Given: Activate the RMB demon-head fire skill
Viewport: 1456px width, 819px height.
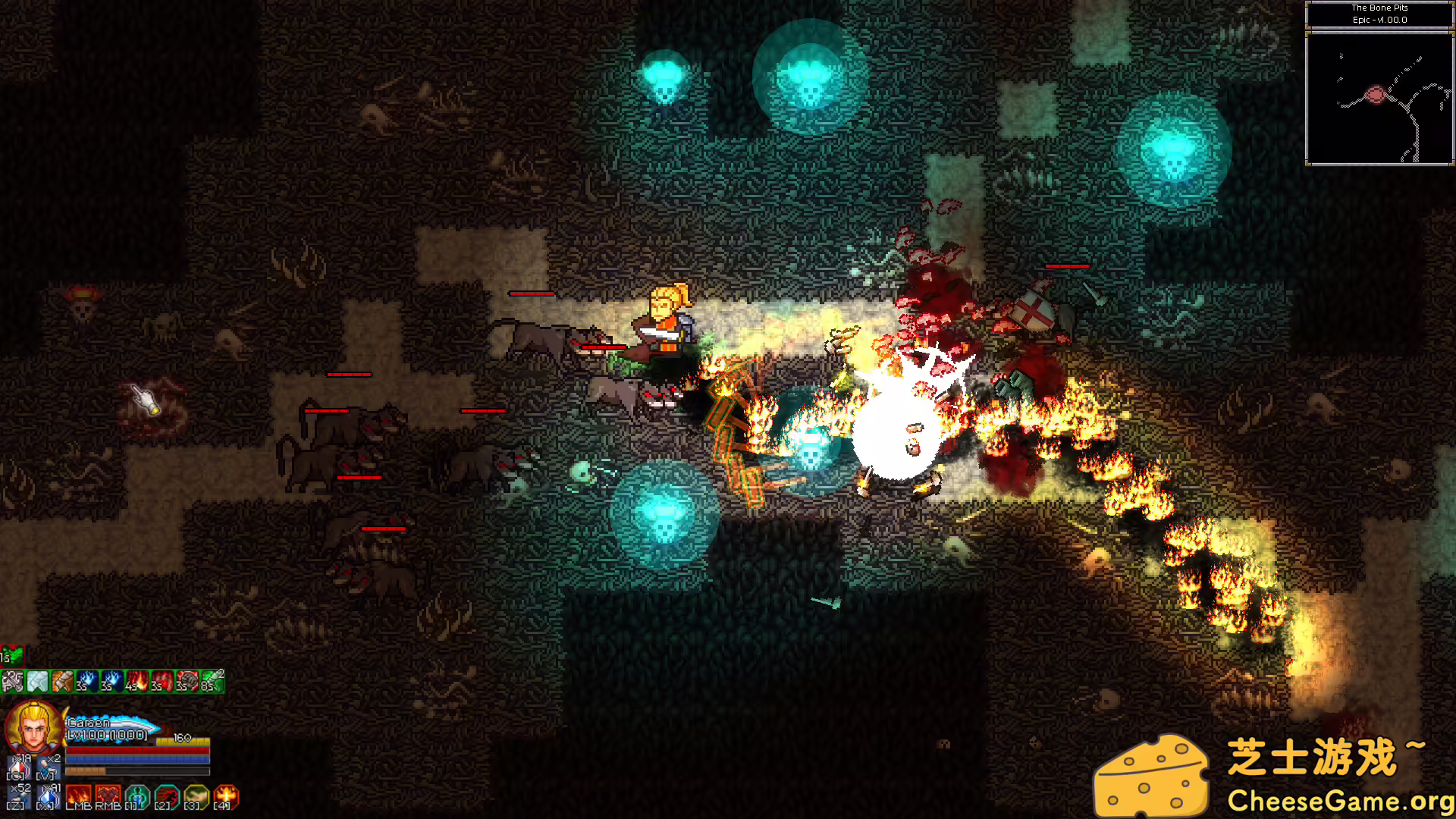Looking at the screenshot, I should [x=108, y=794].
